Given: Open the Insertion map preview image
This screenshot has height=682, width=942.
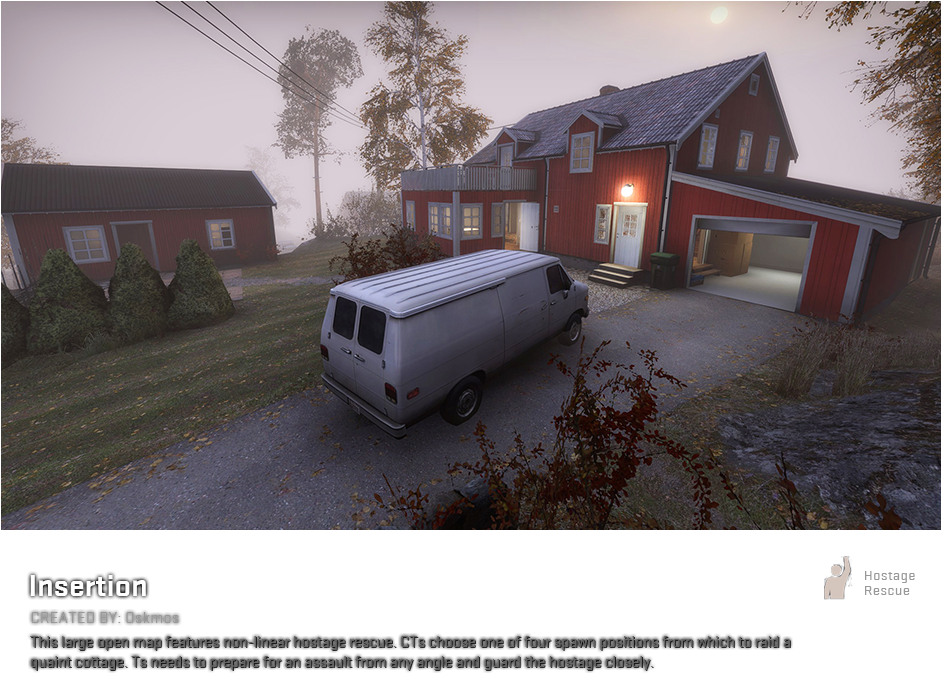Looking at the screenshot, I should pyautogui.click(x=470, y=265).
